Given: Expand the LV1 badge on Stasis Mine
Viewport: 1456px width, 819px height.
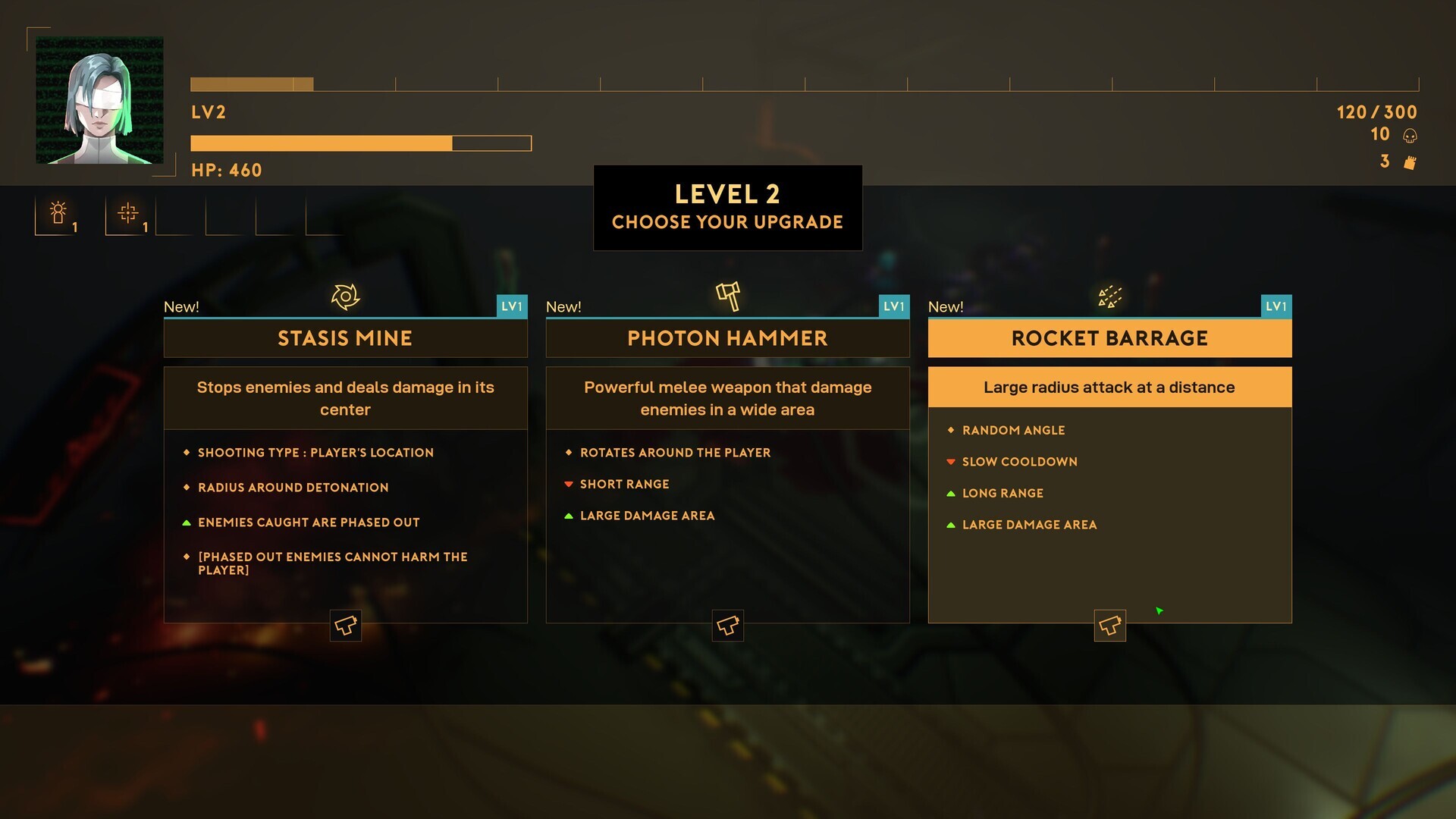Looking at the screenshot, I should coord(514,306).
